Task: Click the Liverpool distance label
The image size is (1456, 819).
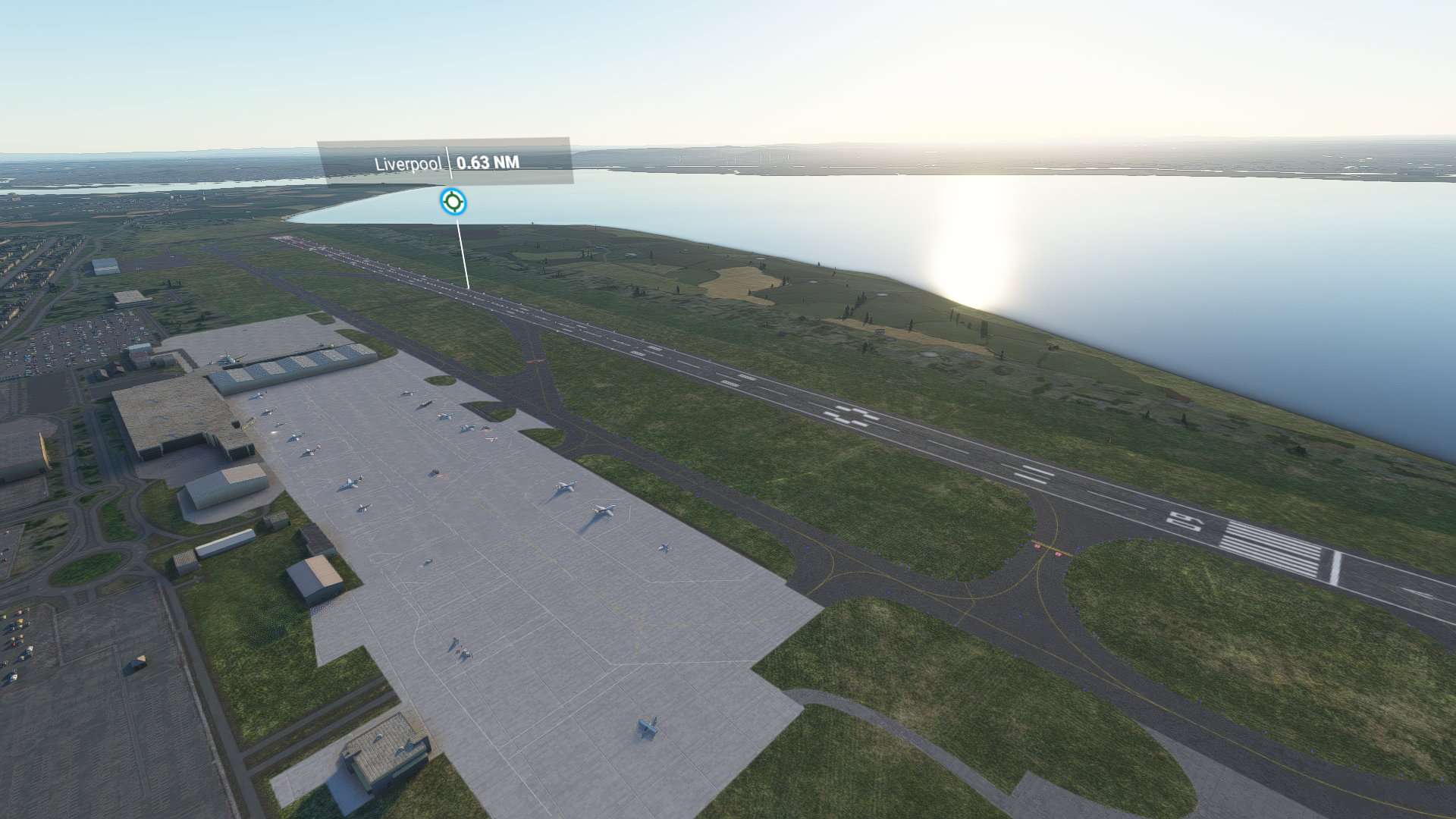Action: [488, 162]
